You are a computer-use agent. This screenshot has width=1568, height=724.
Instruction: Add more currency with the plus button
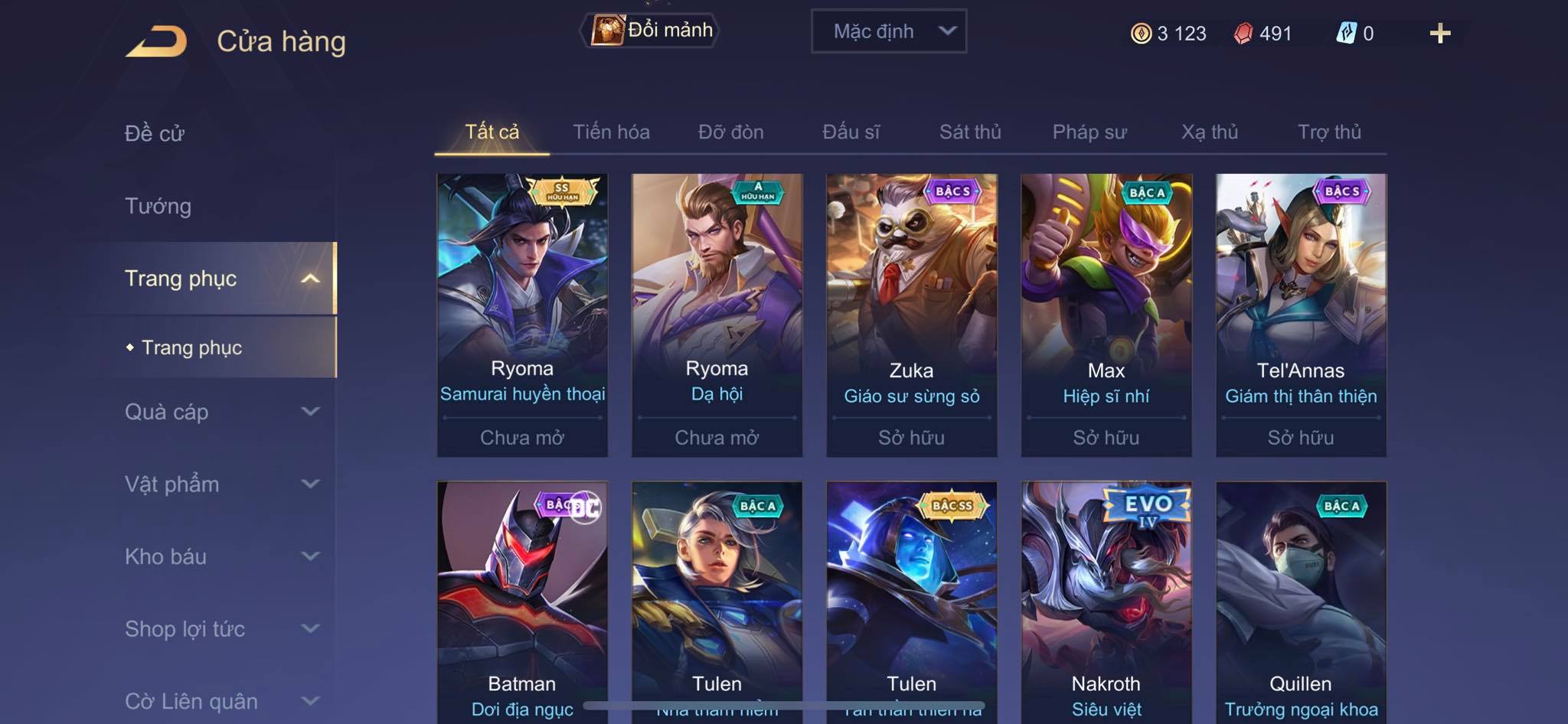tap(1439, 34)
